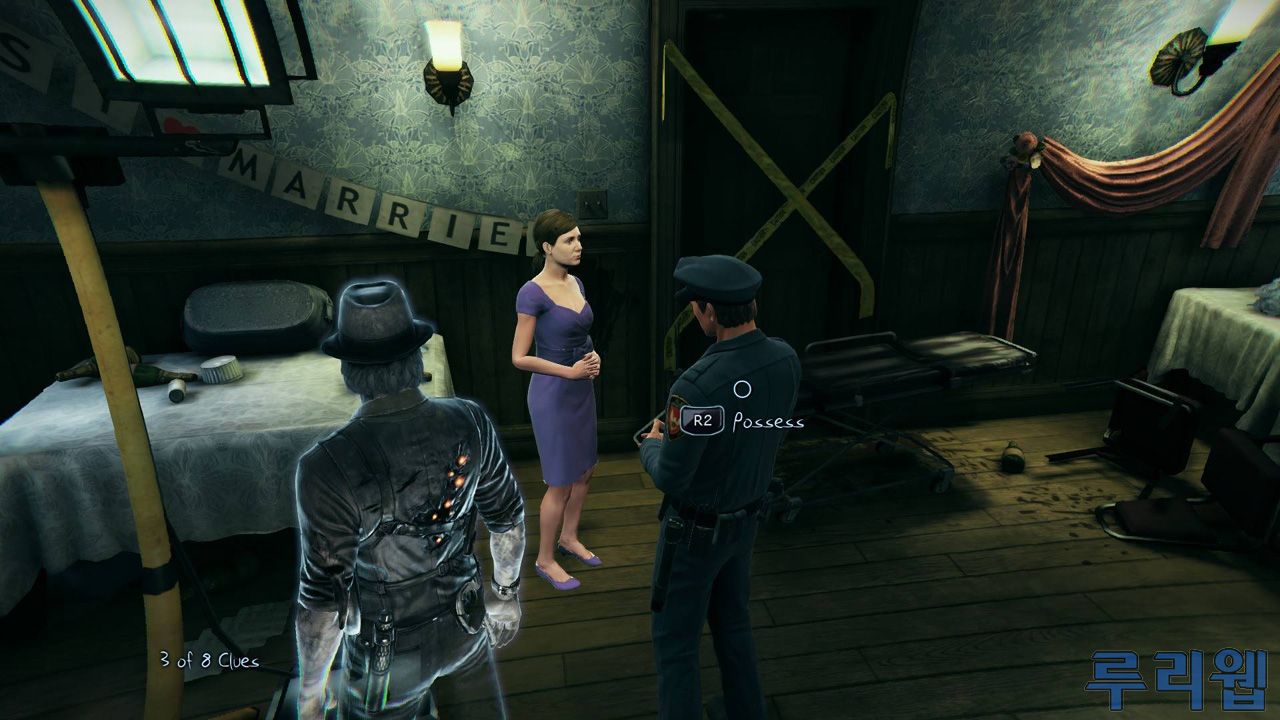Open the 3 of 8 Clues tracker
Screen dimensions: 1280x720
[209, 661]
